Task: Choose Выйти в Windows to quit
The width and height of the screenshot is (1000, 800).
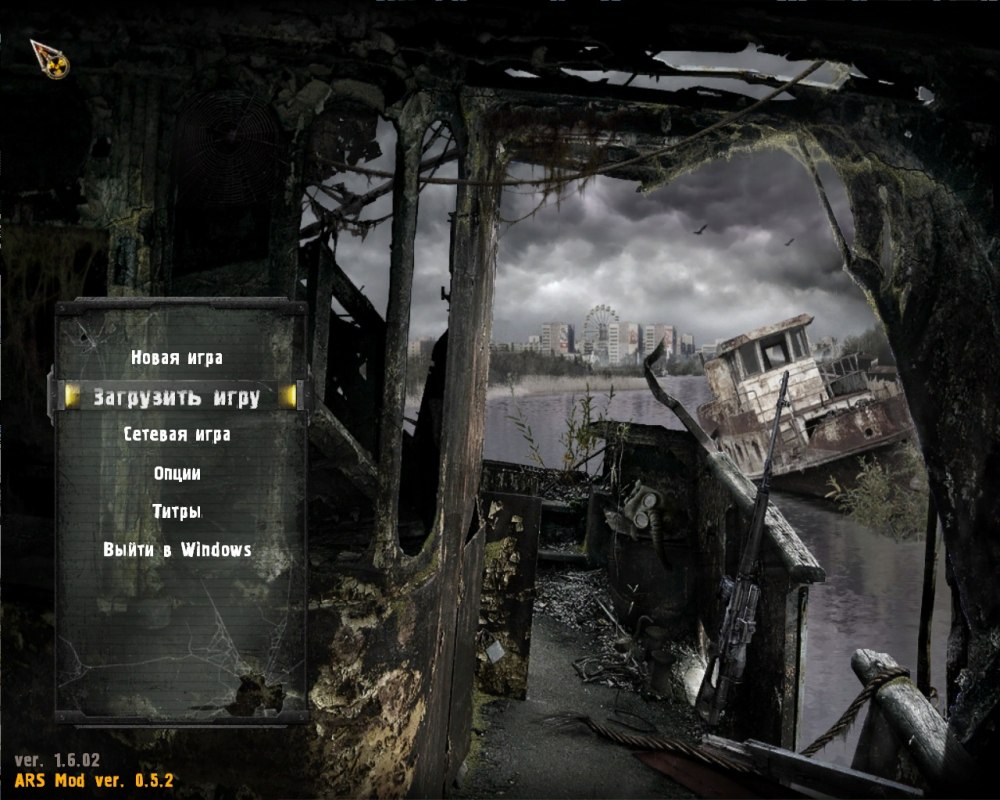Action: pyautogui.click(x=177, y=550)
